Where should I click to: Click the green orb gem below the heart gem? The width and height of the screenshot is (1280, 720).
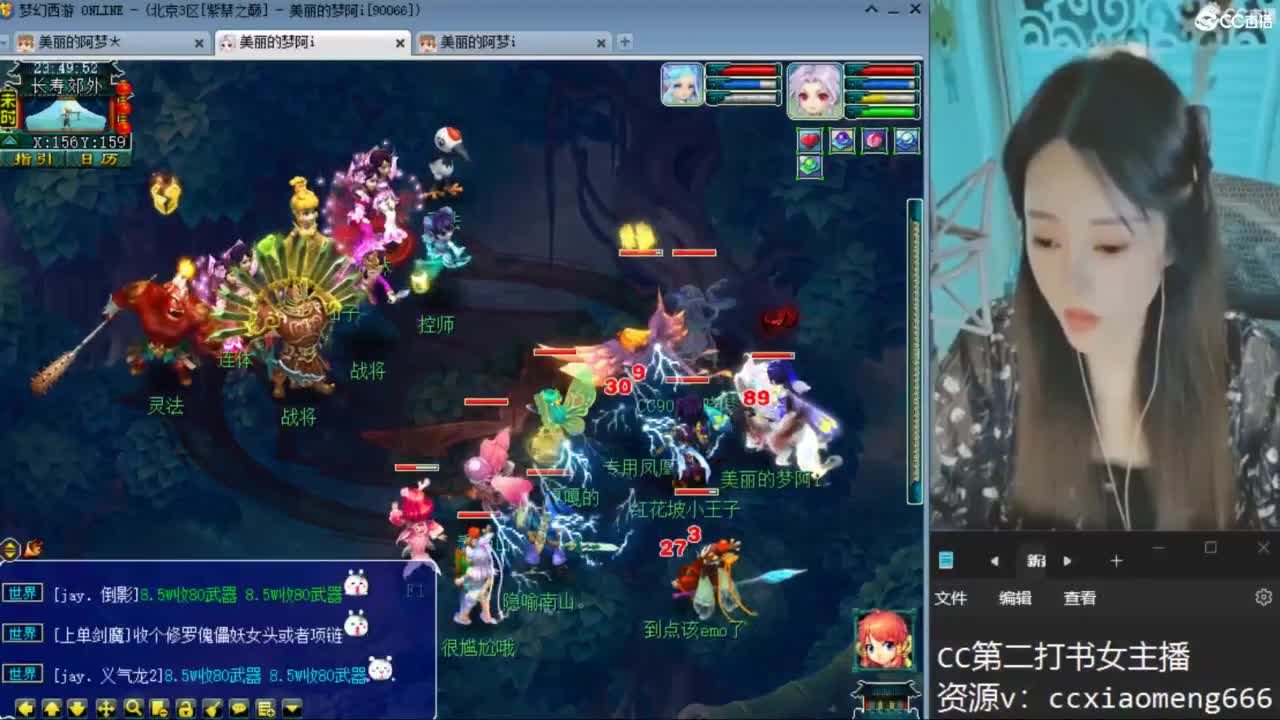(x=810, y=167)
